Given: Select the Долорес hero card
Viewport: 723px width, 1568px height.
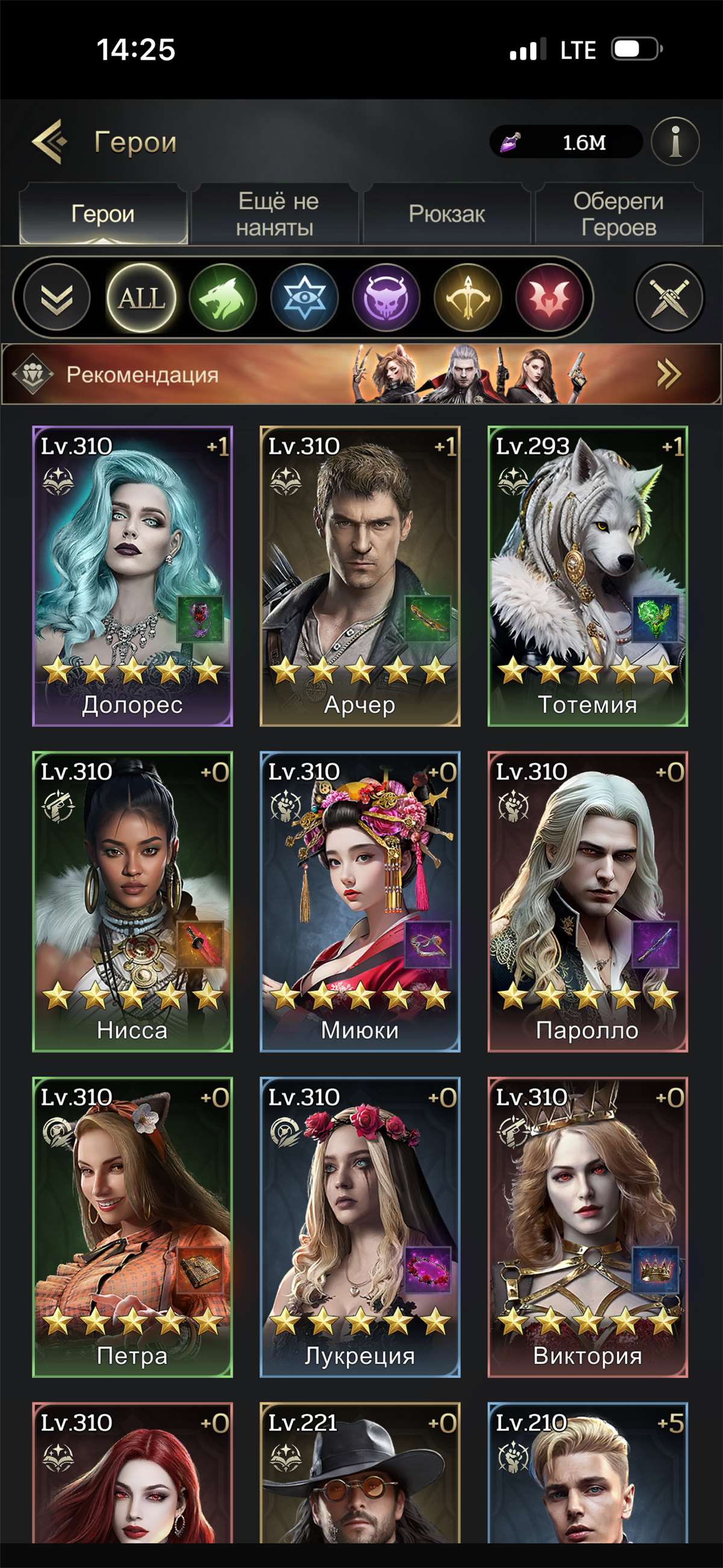Looking at the screenshot, I should pos(133,576).
